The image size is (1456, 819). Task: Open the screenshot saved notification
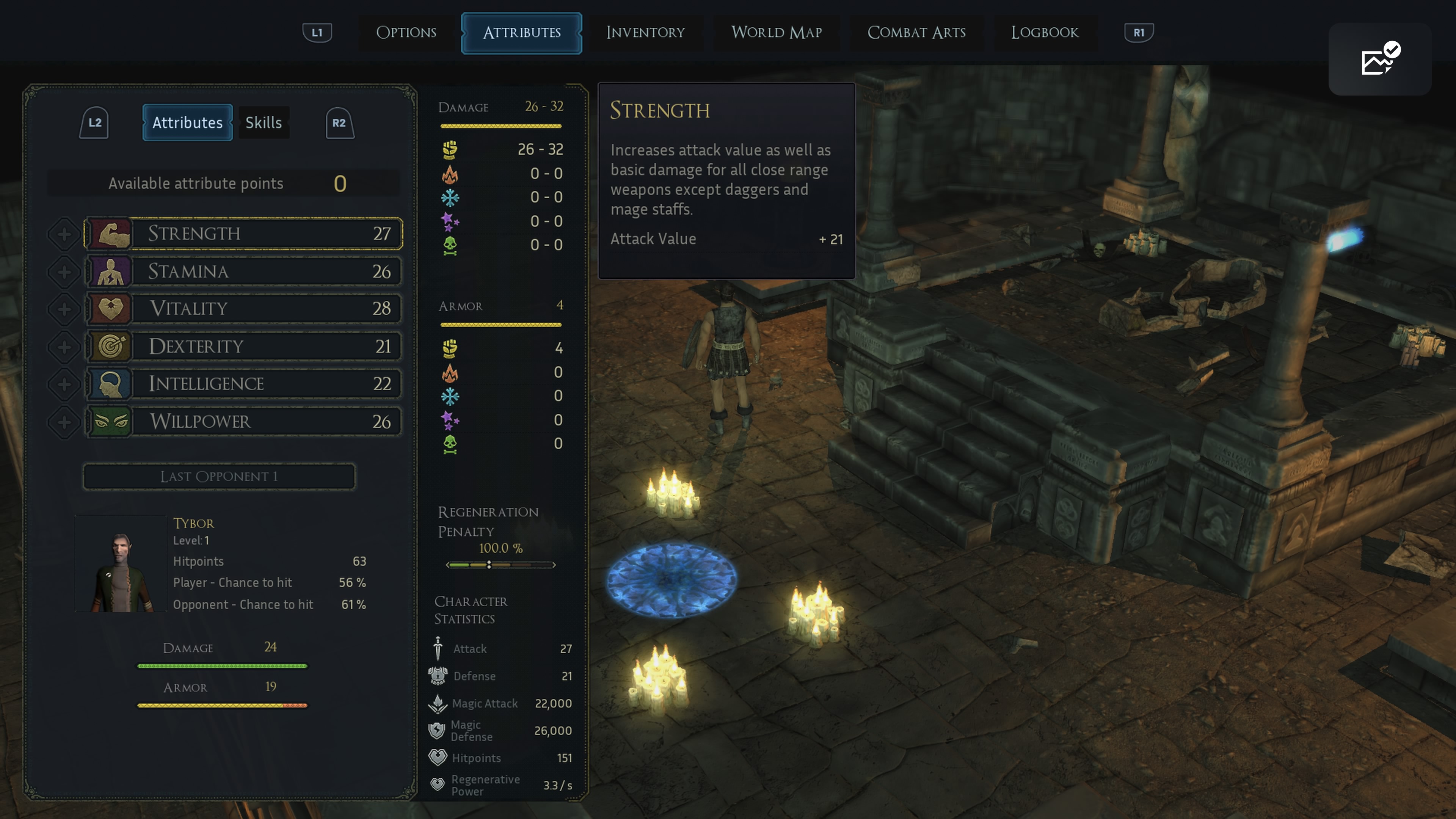click(1379, 60)
